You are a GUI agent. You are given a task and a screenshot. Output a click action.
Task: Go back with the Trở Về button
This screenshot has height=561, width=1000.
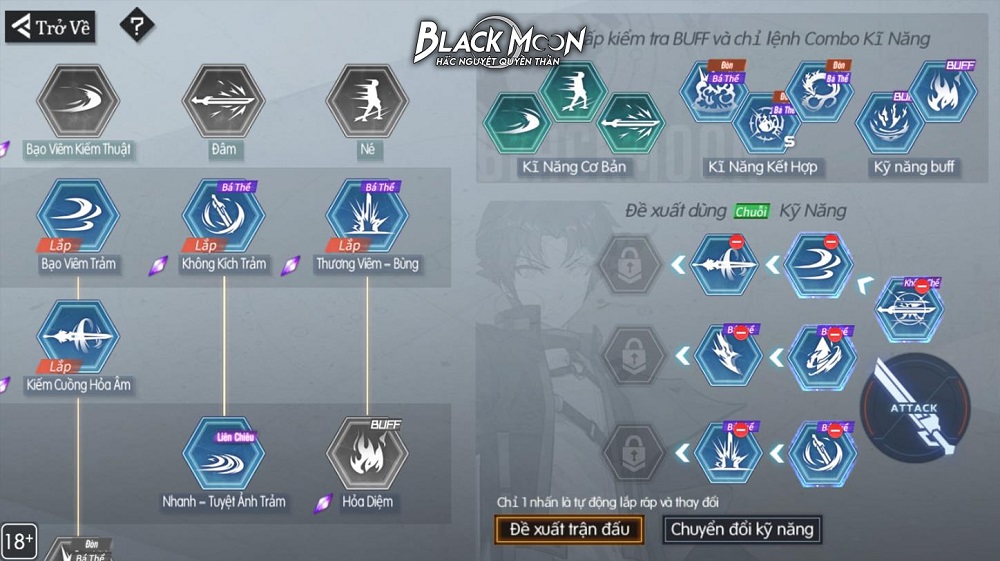(x=50, y=27)
